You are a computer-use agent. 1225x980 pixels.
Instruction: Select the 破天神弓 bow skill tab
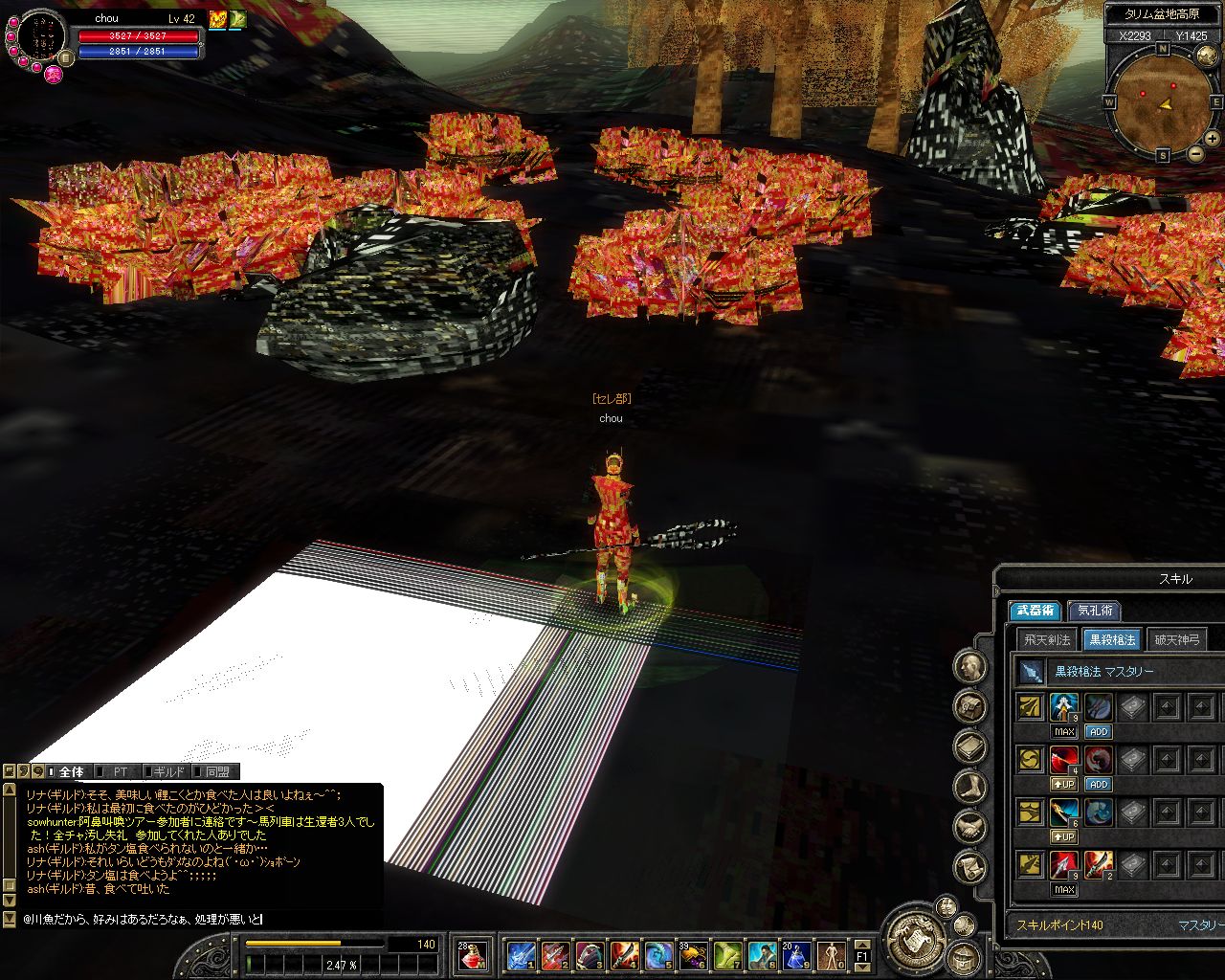[x=1176, y=639]
